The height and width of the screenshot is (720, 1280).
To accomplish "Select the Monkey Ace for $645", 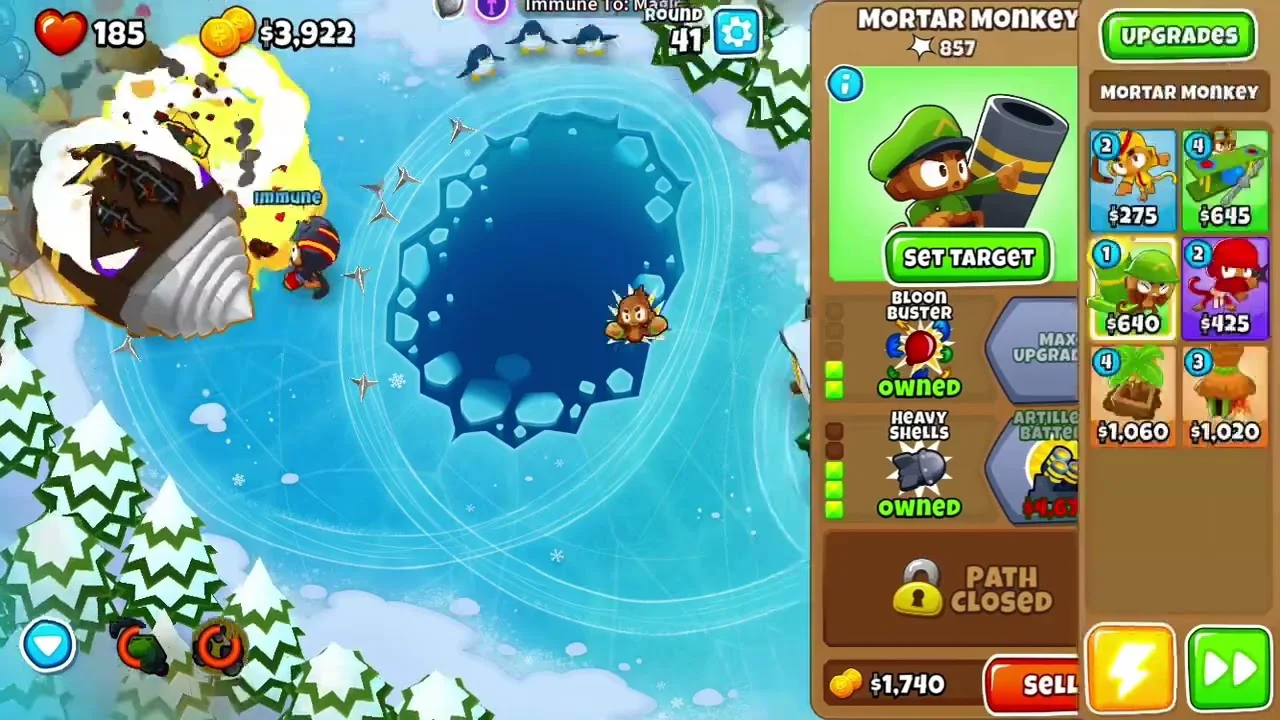I will 1225,181.
